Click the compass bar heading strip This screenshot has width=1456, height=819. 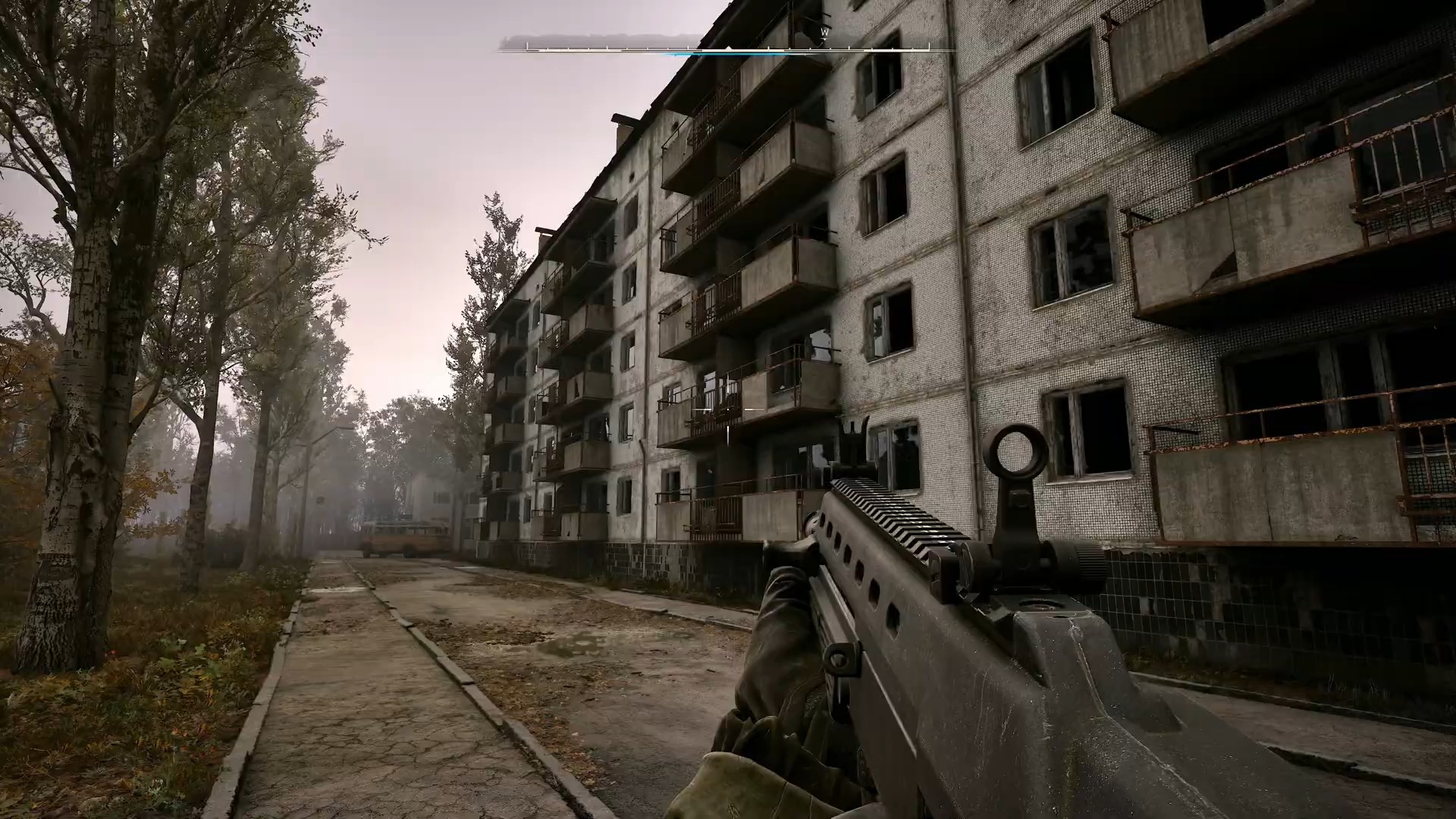pyautogui.click(x=726, y=48)
